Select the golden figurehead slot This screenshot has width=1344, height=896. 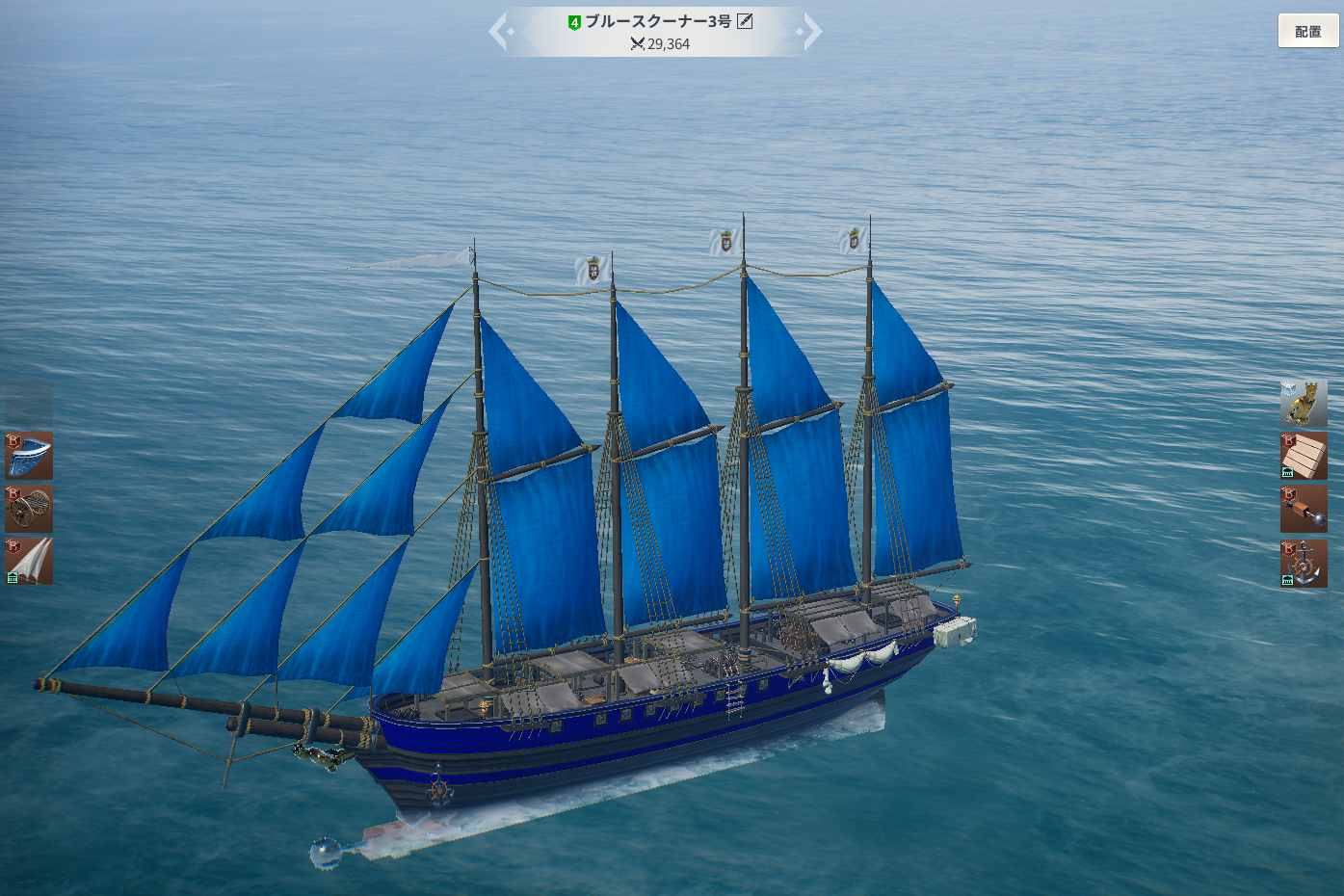tap(1304, 403)
